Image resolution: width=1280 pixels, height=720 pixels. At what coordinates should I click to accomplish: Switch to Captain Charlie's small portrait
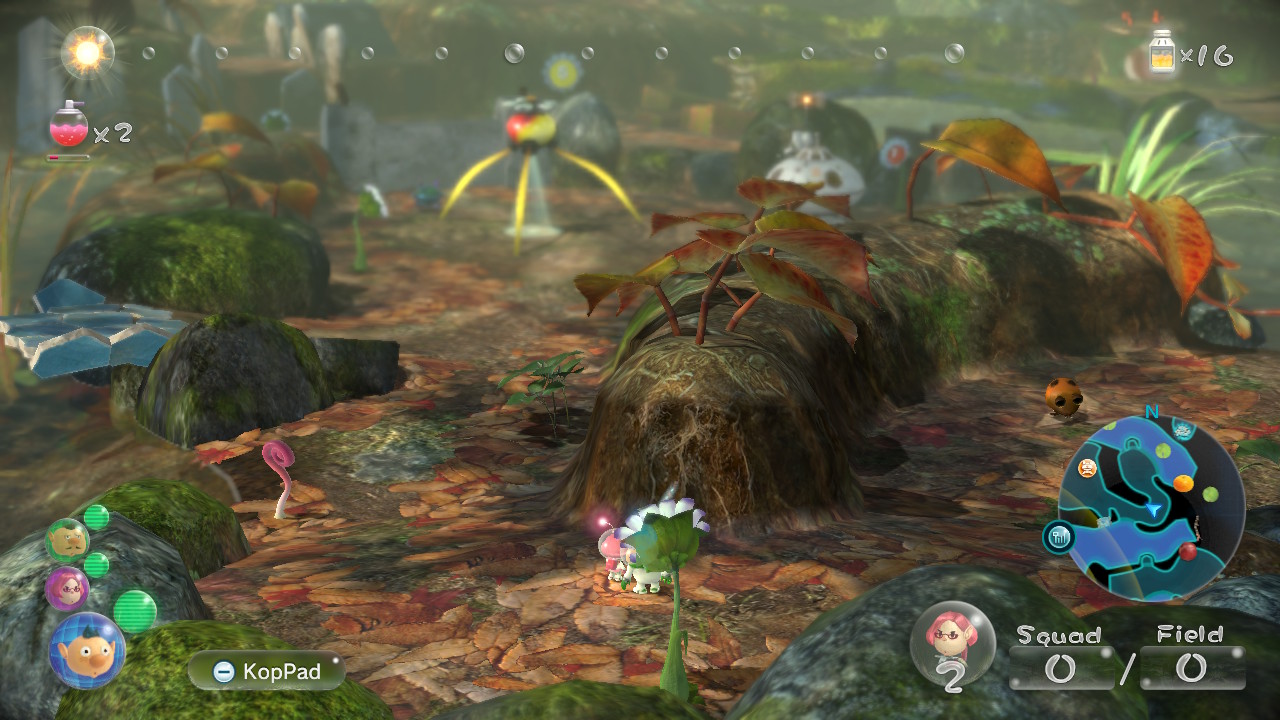tap(67, 540)
